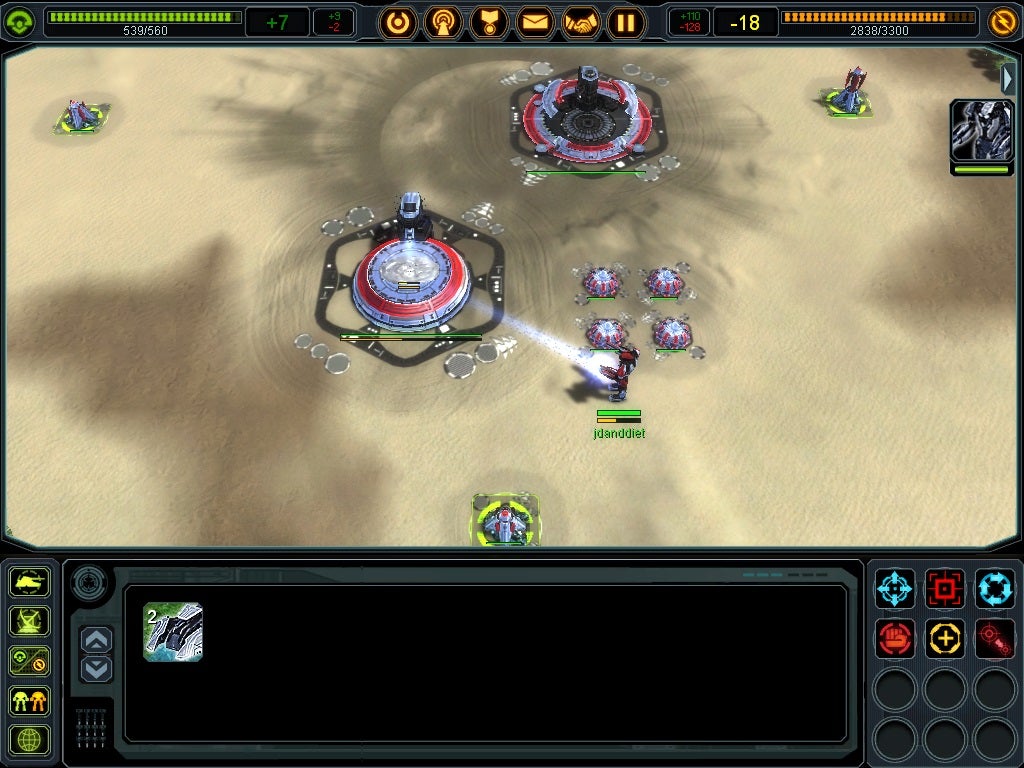Open the green globe map options button
The image size is (1024, 768).
[30, 740]
